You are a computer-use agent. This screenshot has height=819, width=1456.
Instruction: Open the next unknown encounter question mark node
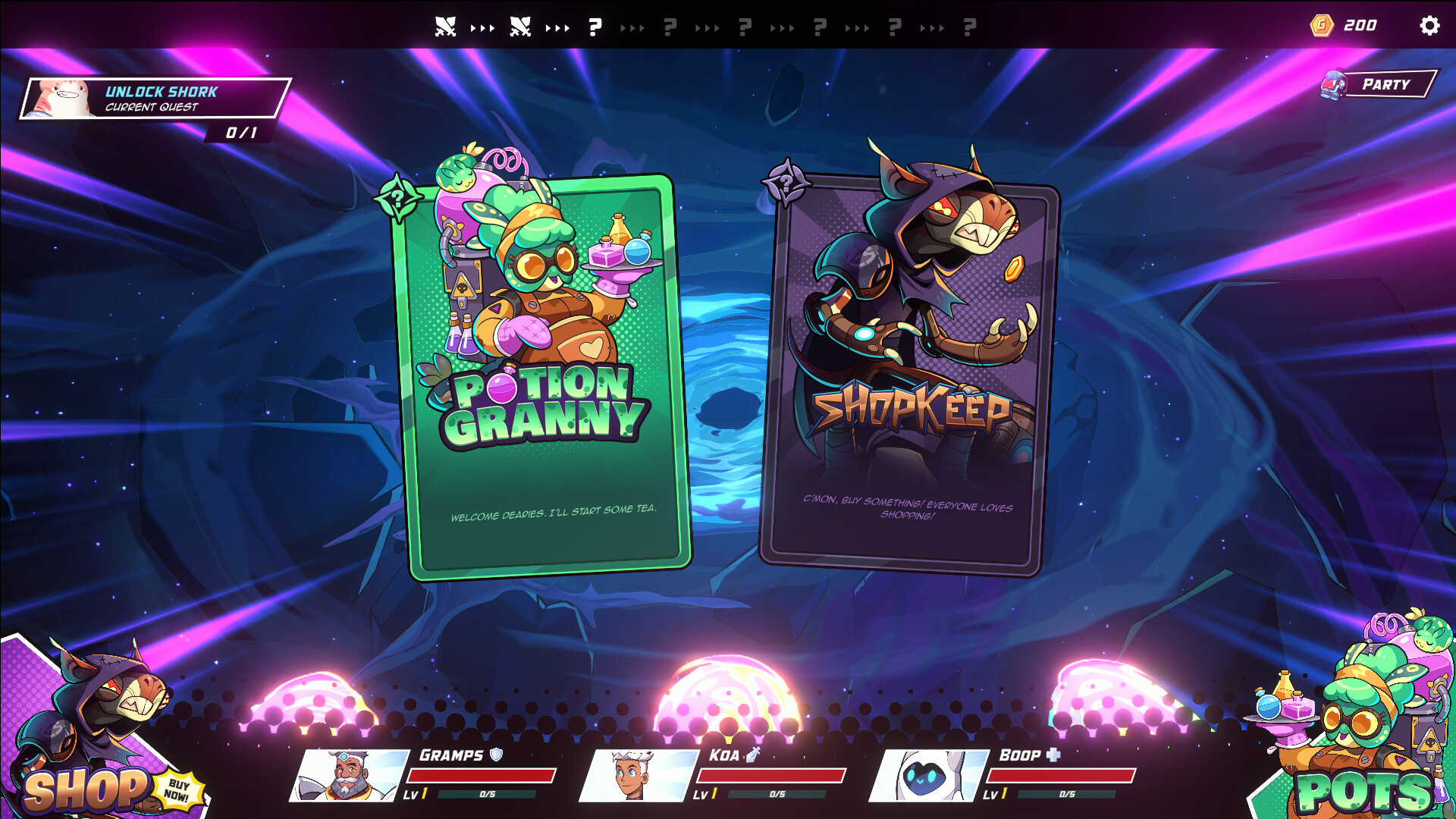[x=595, y=25]
